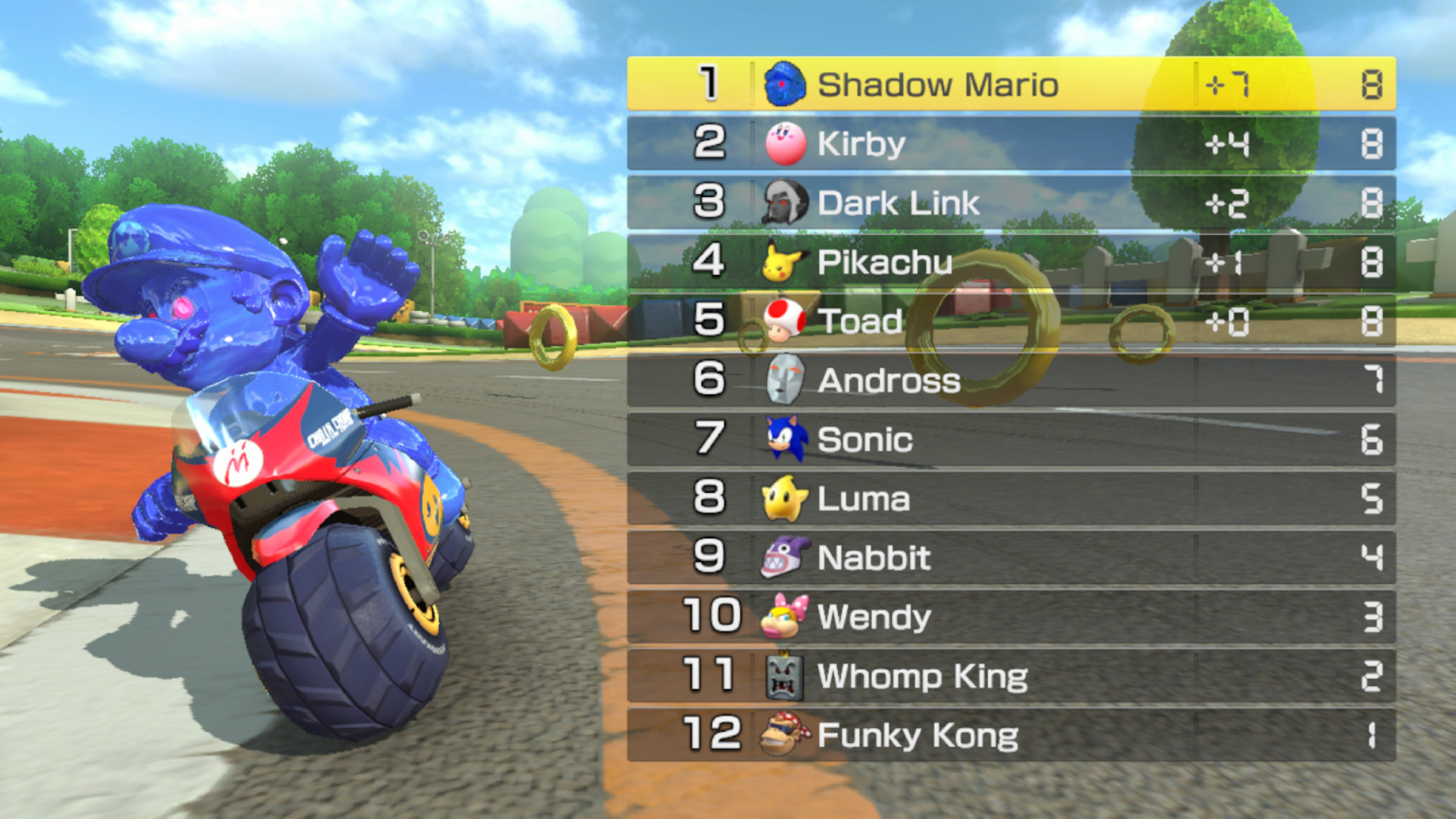
Task: Select Sonic's character portrait
Action: click(x=785, y=440)
